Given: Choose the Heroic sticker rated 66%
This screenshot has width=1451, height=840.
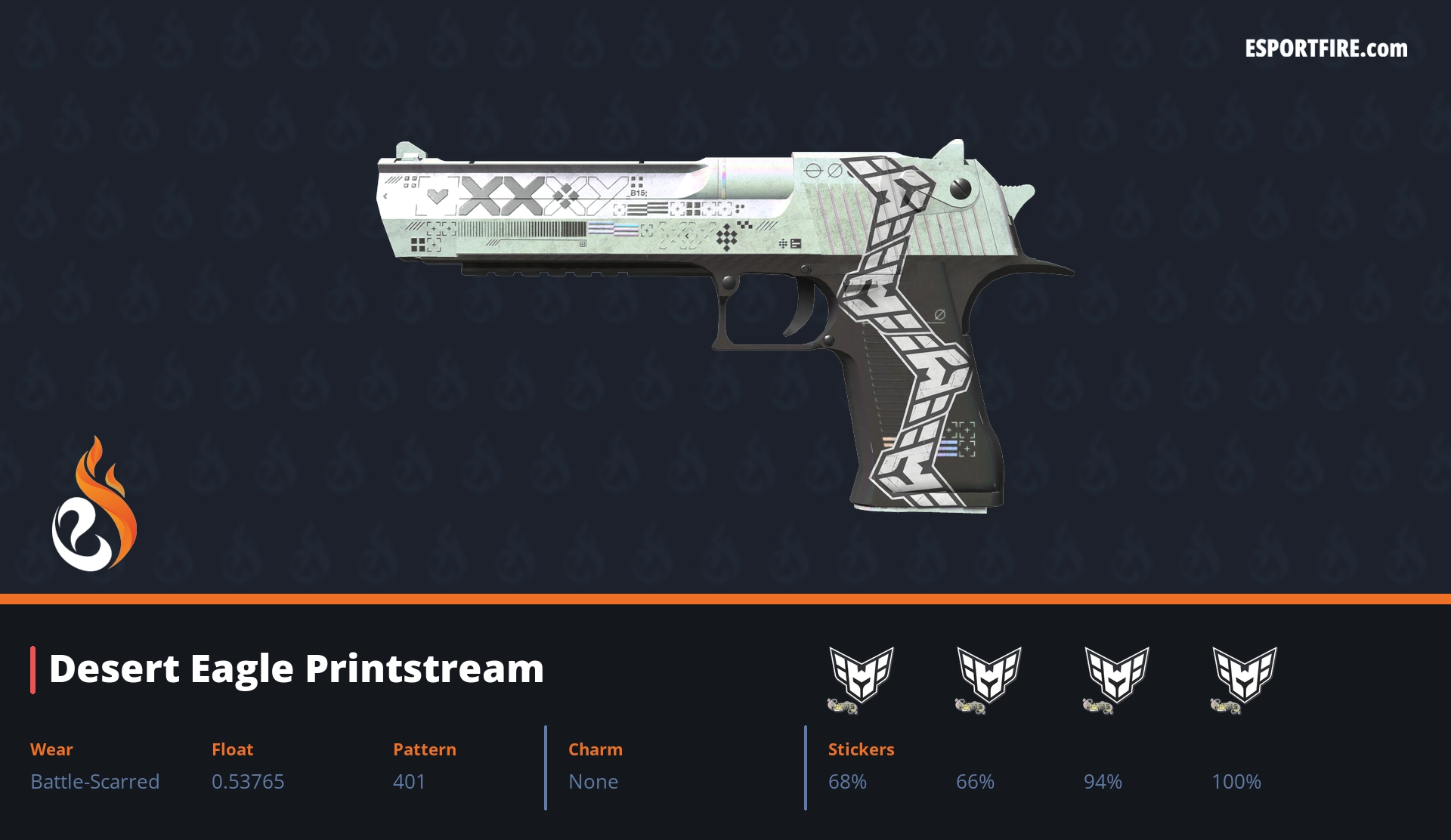Looking at the screenshot, I should coord(988,678).
